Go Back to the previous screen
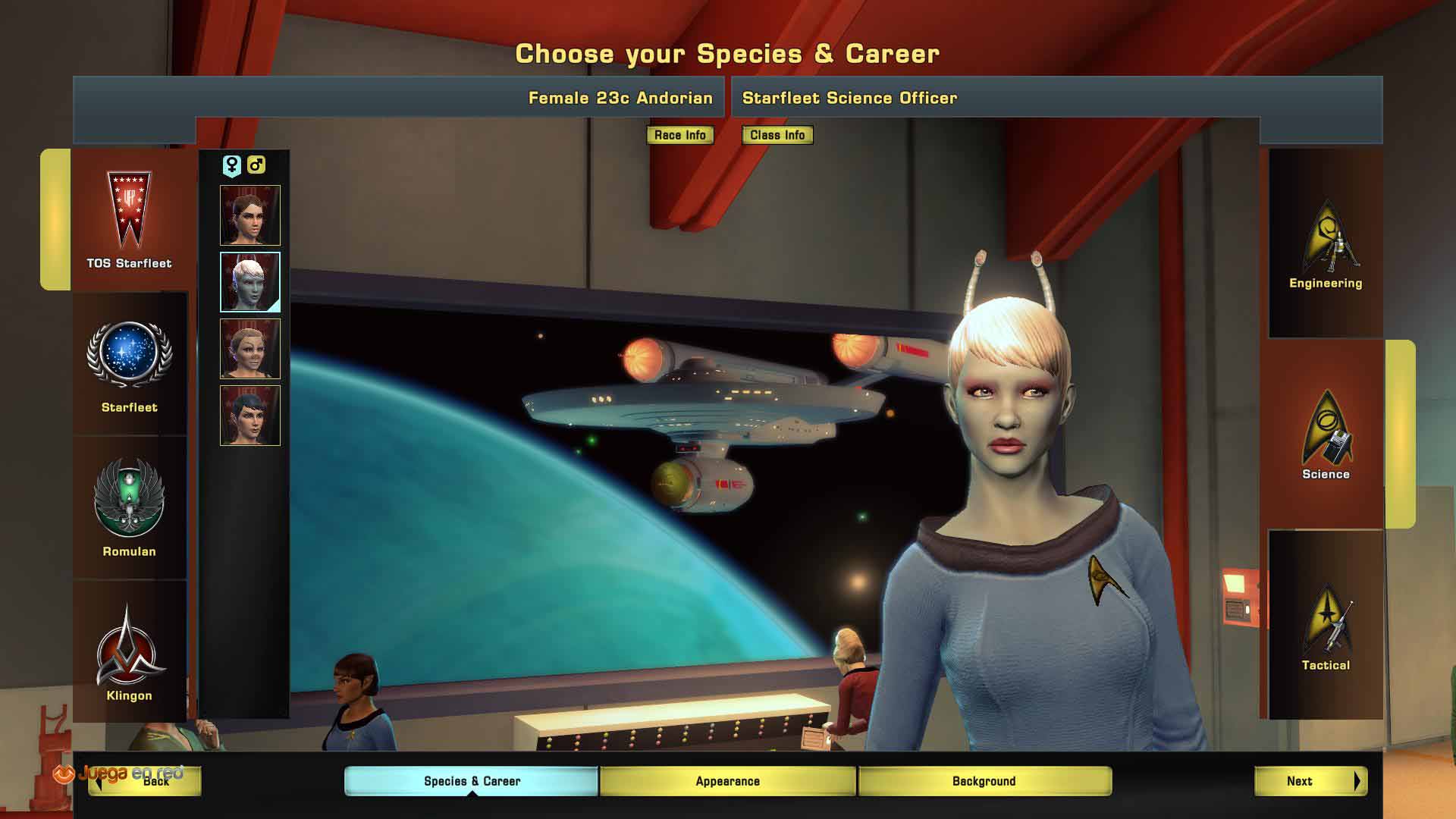The width and height of the screenshot is (1456, 819). [x=145, y=781]
